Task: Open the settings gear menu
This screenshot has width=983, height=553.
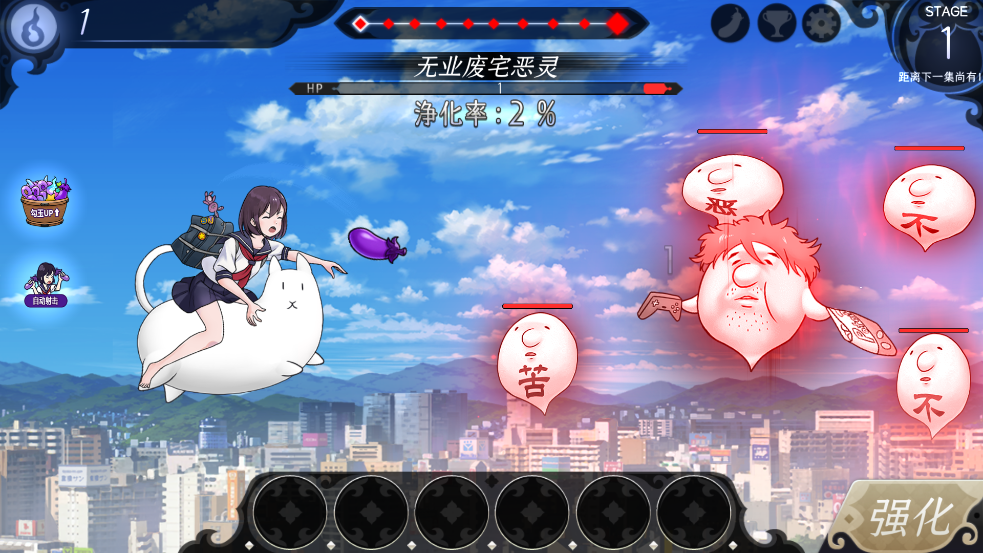Action: pos(821,23)
